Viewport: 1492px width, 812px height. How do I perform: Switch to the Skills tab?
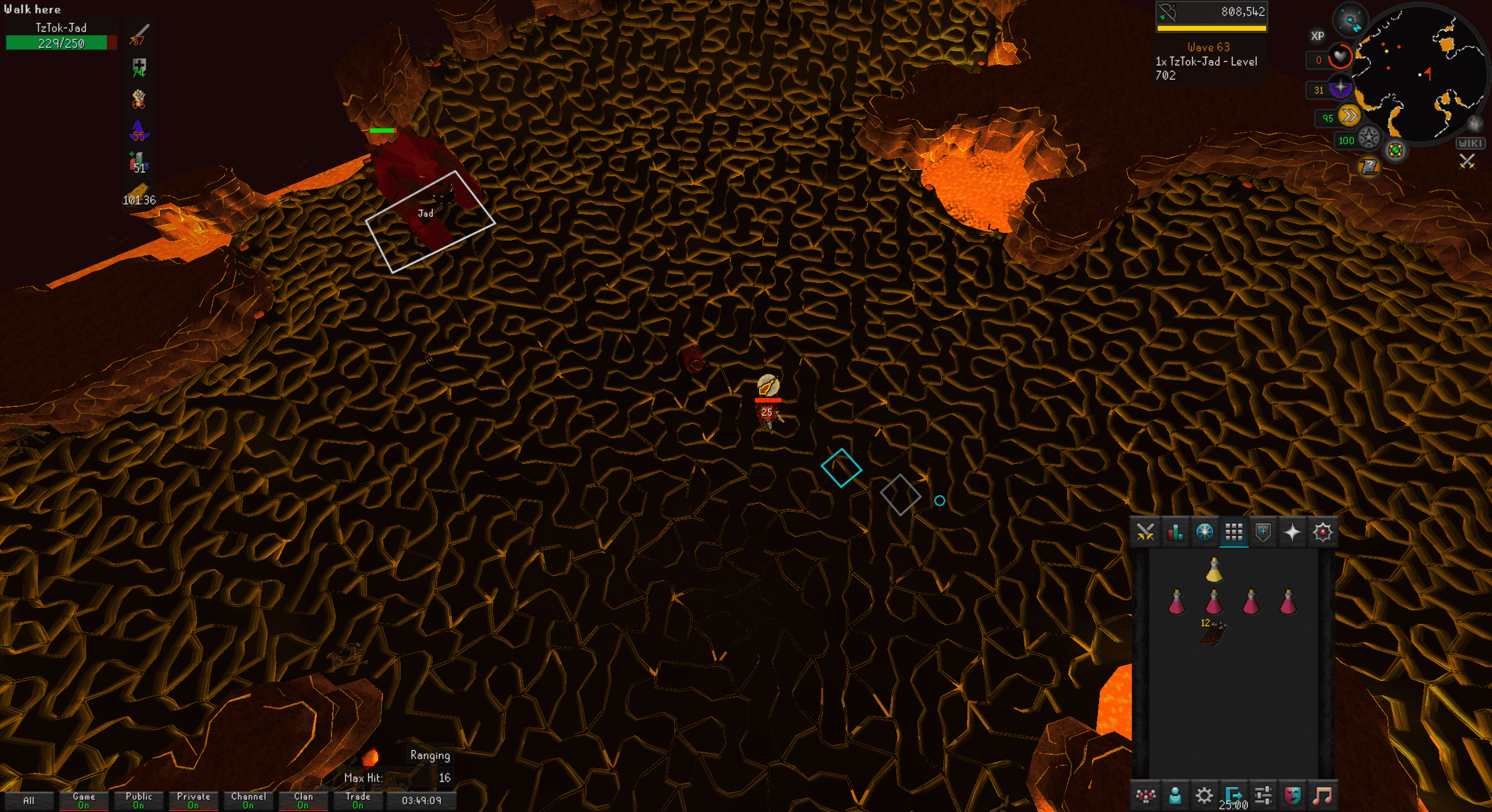pos(1175,532)
